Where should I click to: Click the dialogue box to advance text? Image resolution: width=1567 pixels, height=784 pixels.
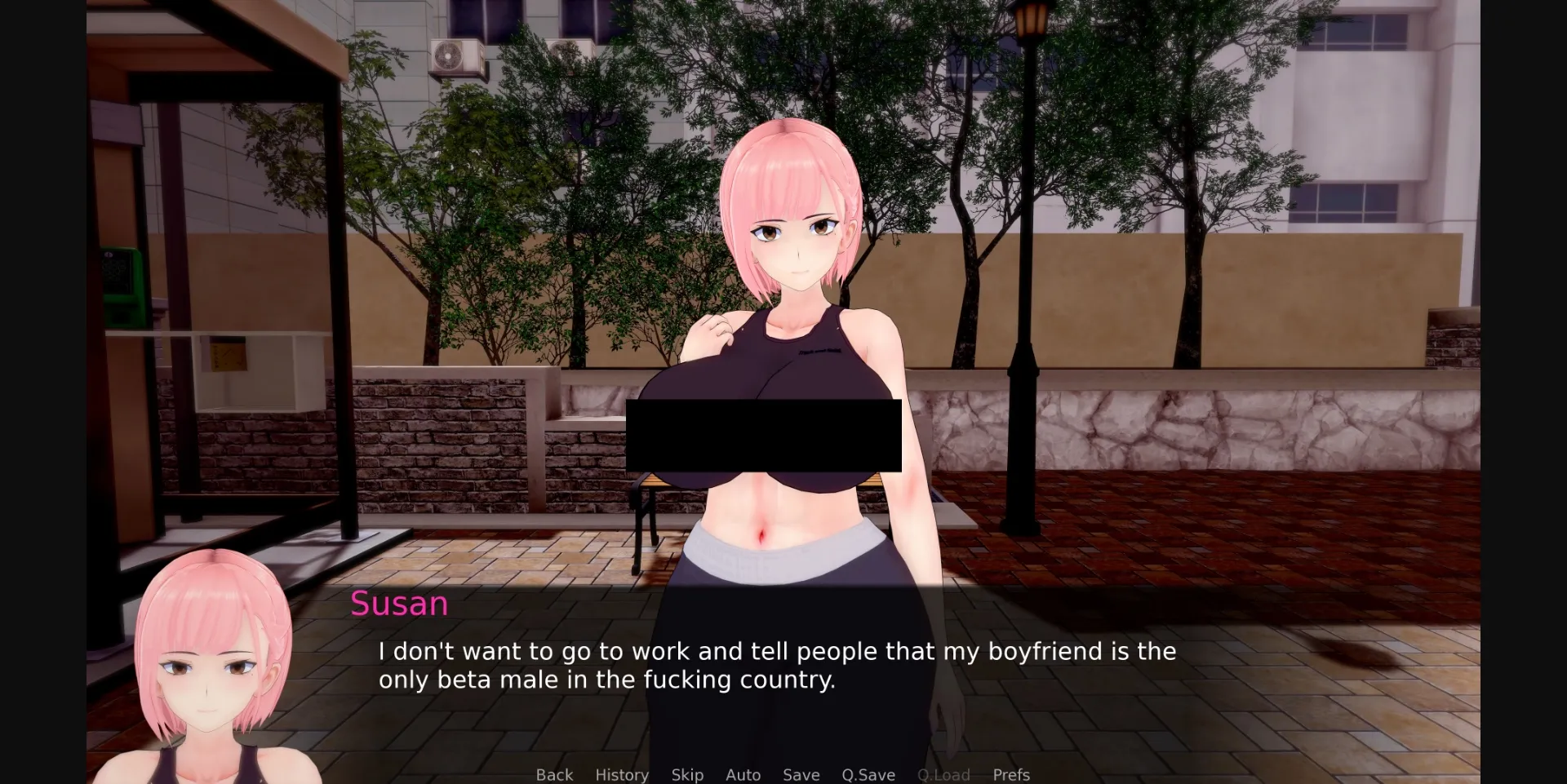775,665
